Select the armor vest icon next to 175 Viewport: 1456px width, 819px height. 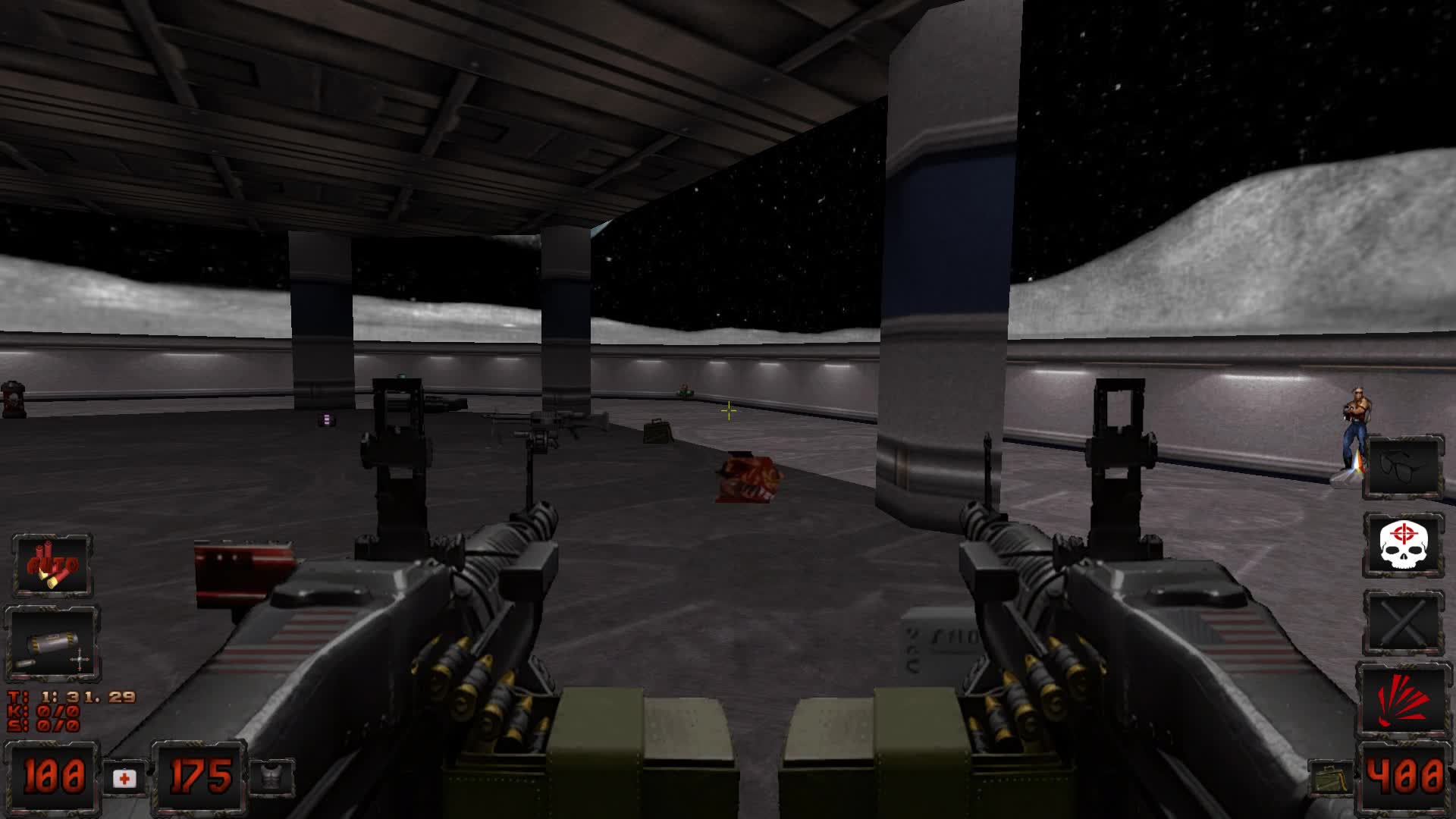click(273, 777)
